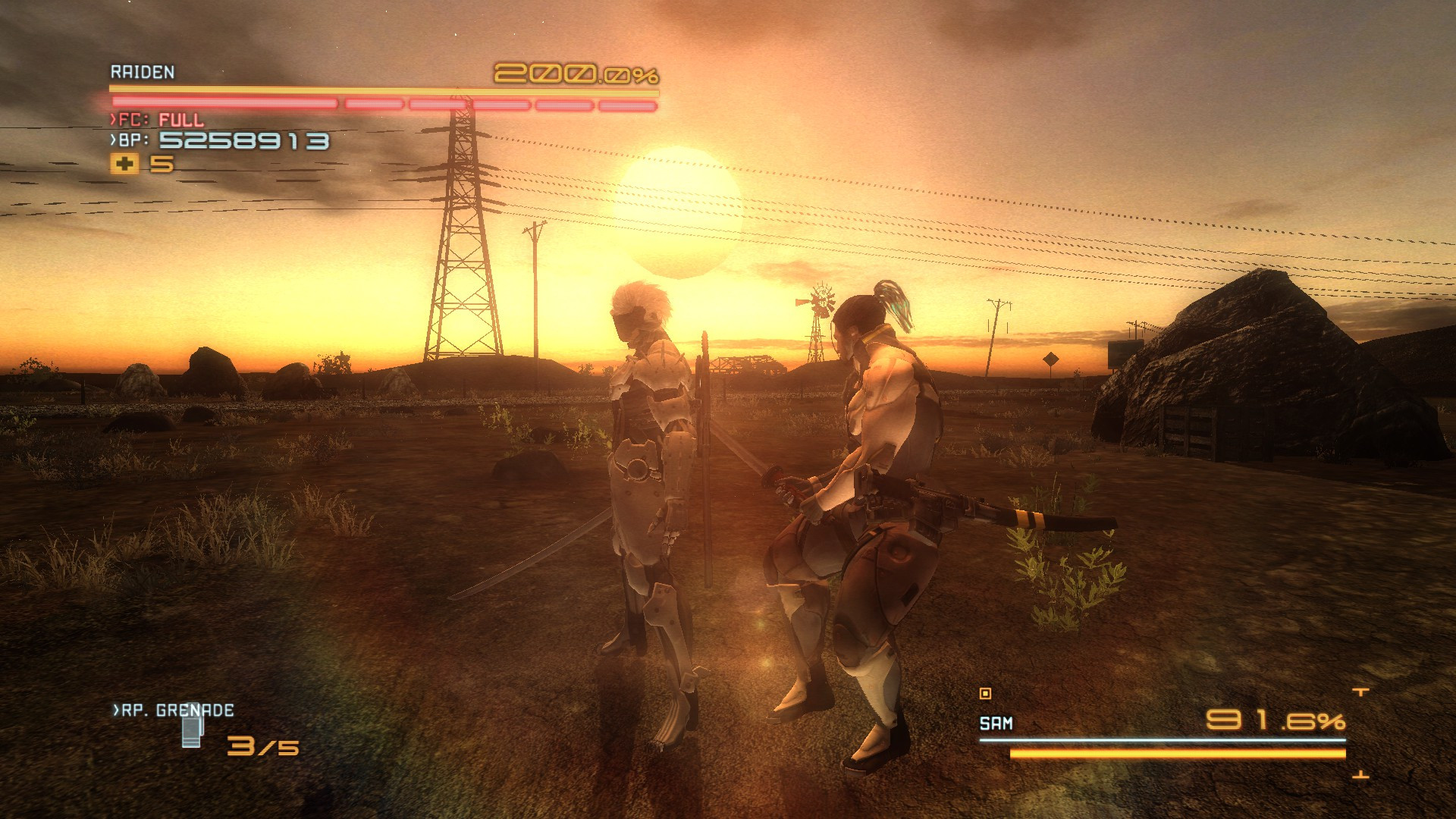Click the FC gauge arrow indicator
The height and width of the screenshot is (819, 1456).
[x=111, y=118]
